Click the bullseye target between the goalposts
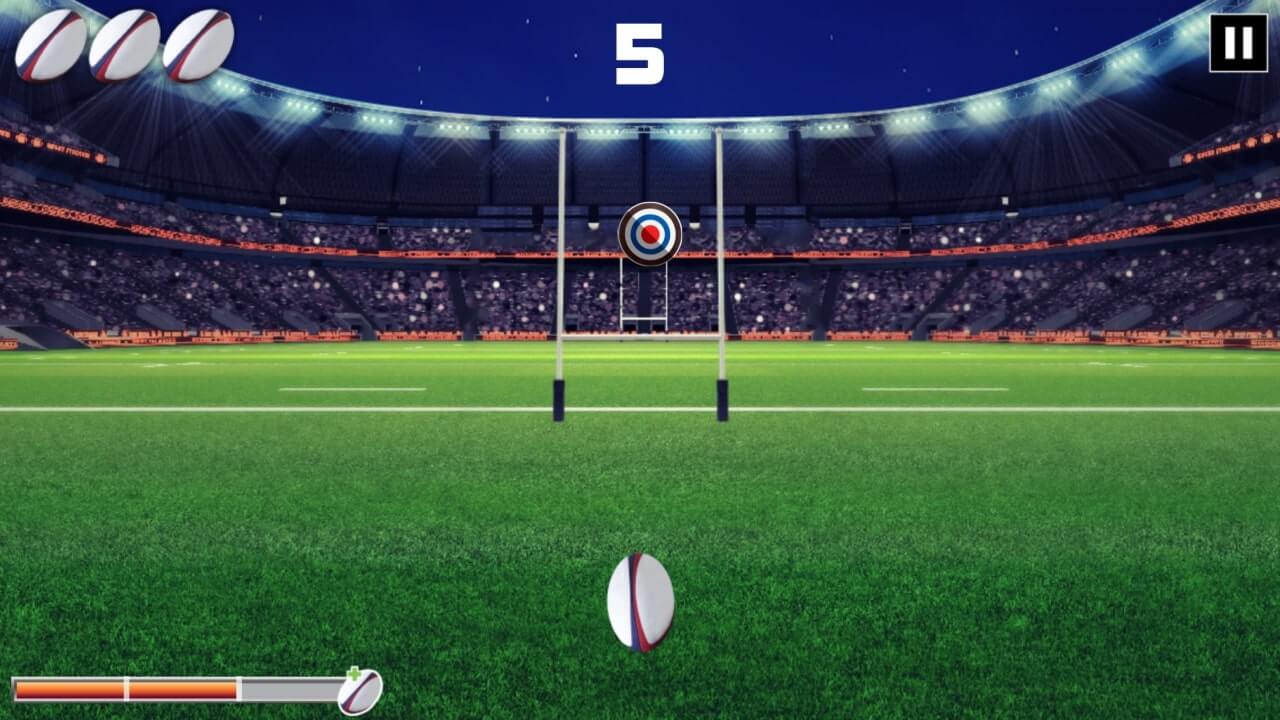Screen dimensions: 1280x720 tap(649, 236)
